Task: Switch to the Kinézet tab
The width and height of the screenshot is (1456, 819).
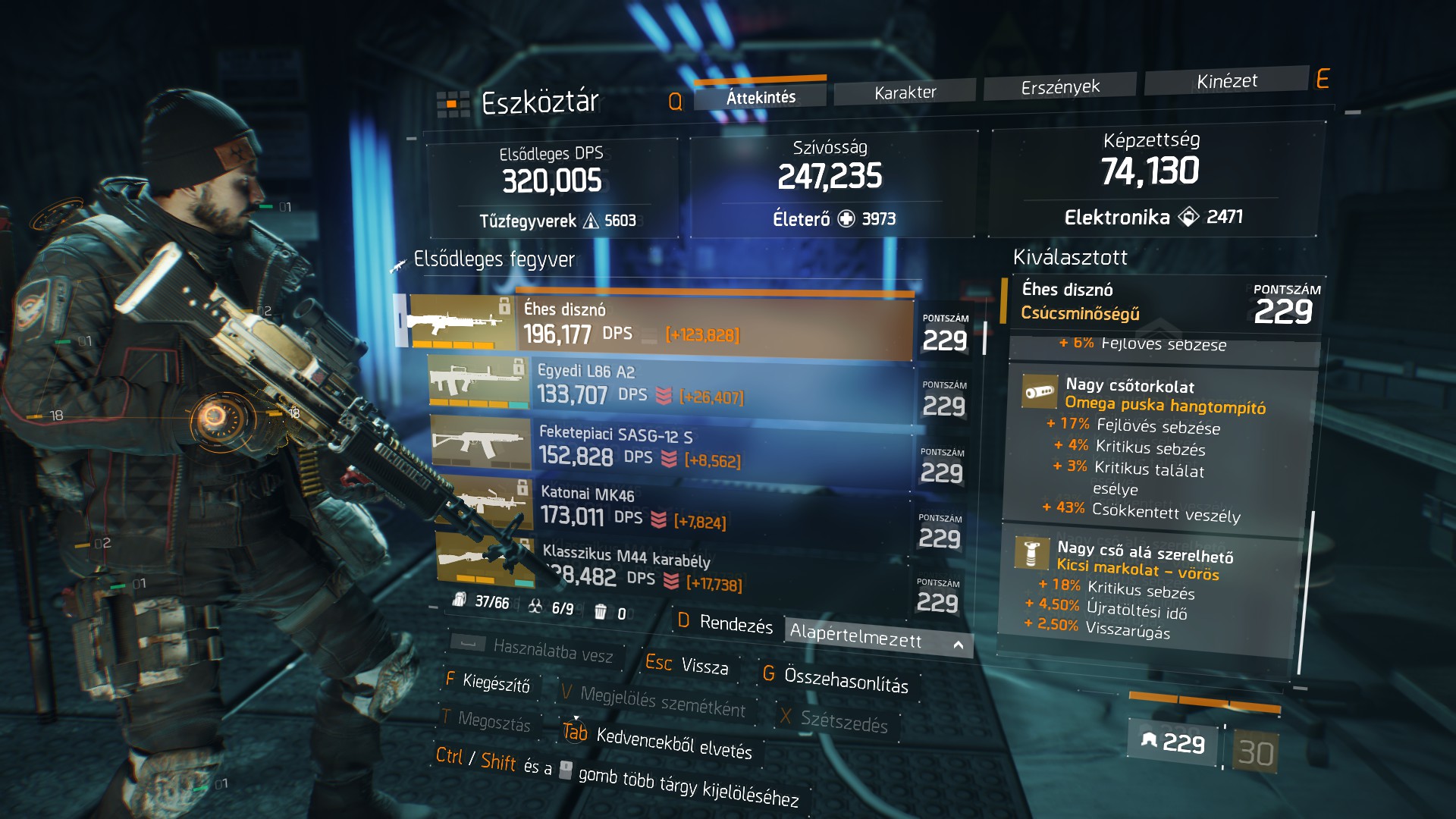Action: pyautogui.click(x=1226, y=81)
